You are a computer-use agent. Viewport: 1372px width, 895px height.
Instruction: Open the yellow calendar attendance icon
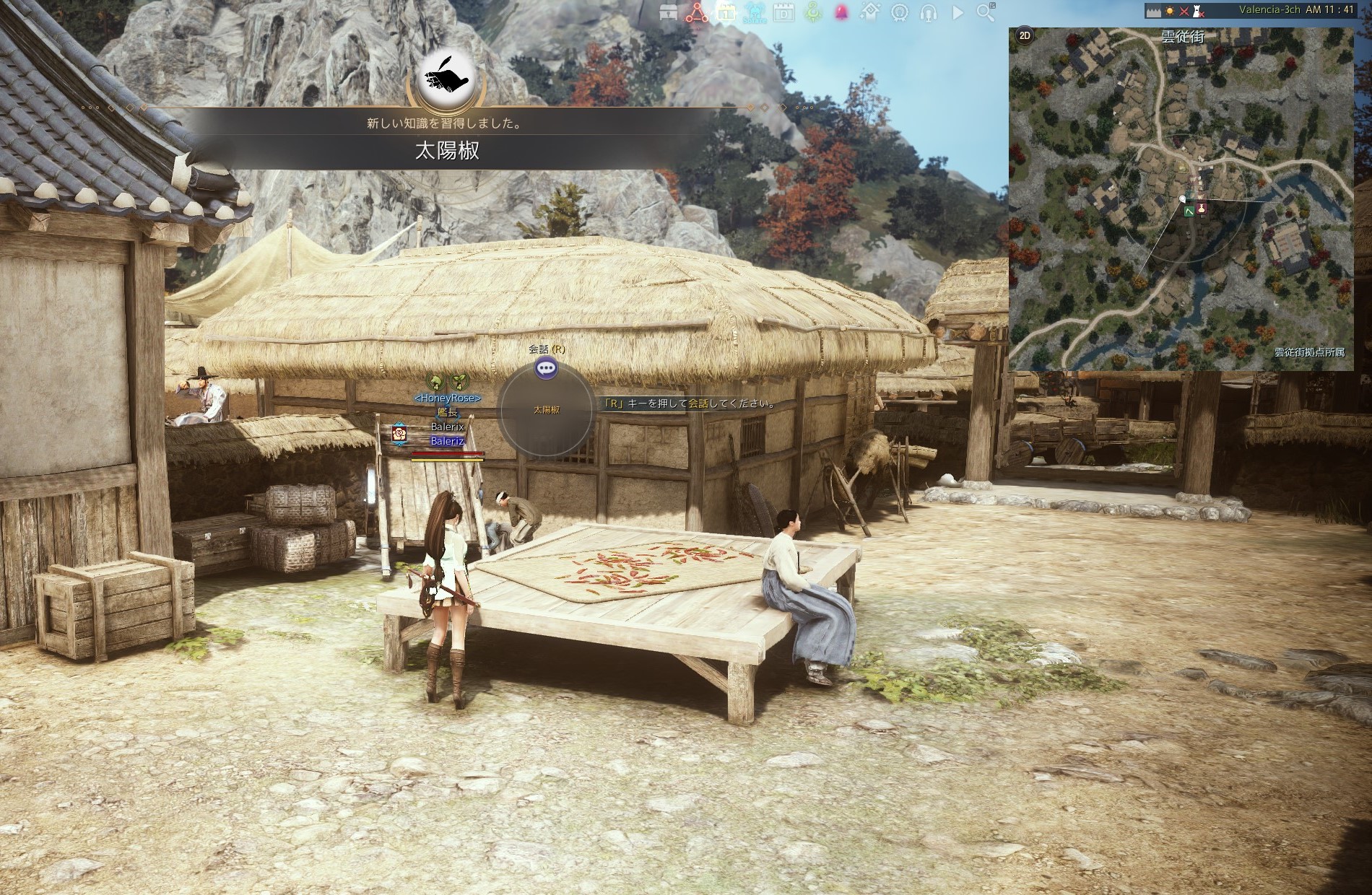pos(726,12)
